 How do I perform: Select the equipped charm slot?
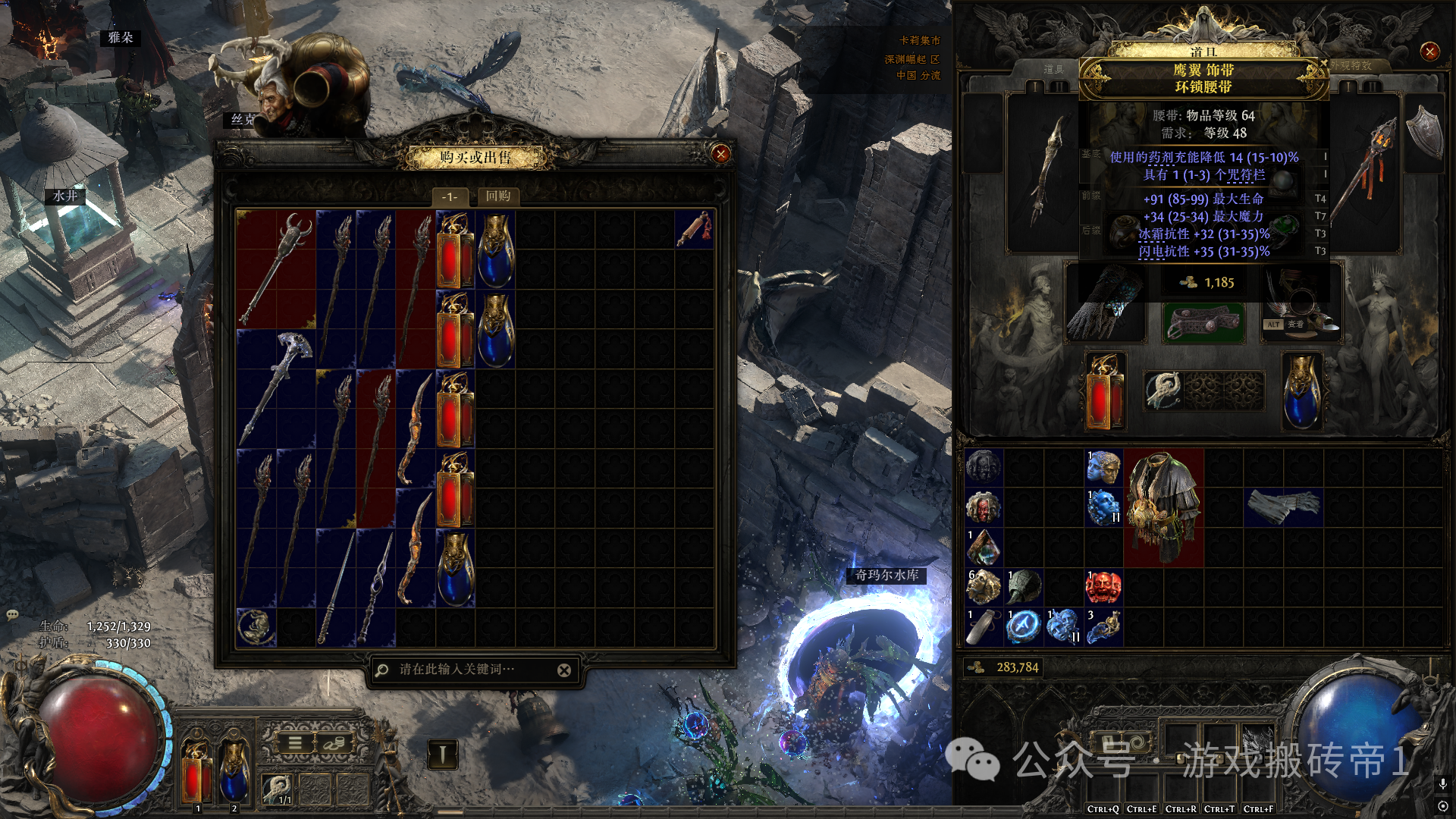point(1163,391)
